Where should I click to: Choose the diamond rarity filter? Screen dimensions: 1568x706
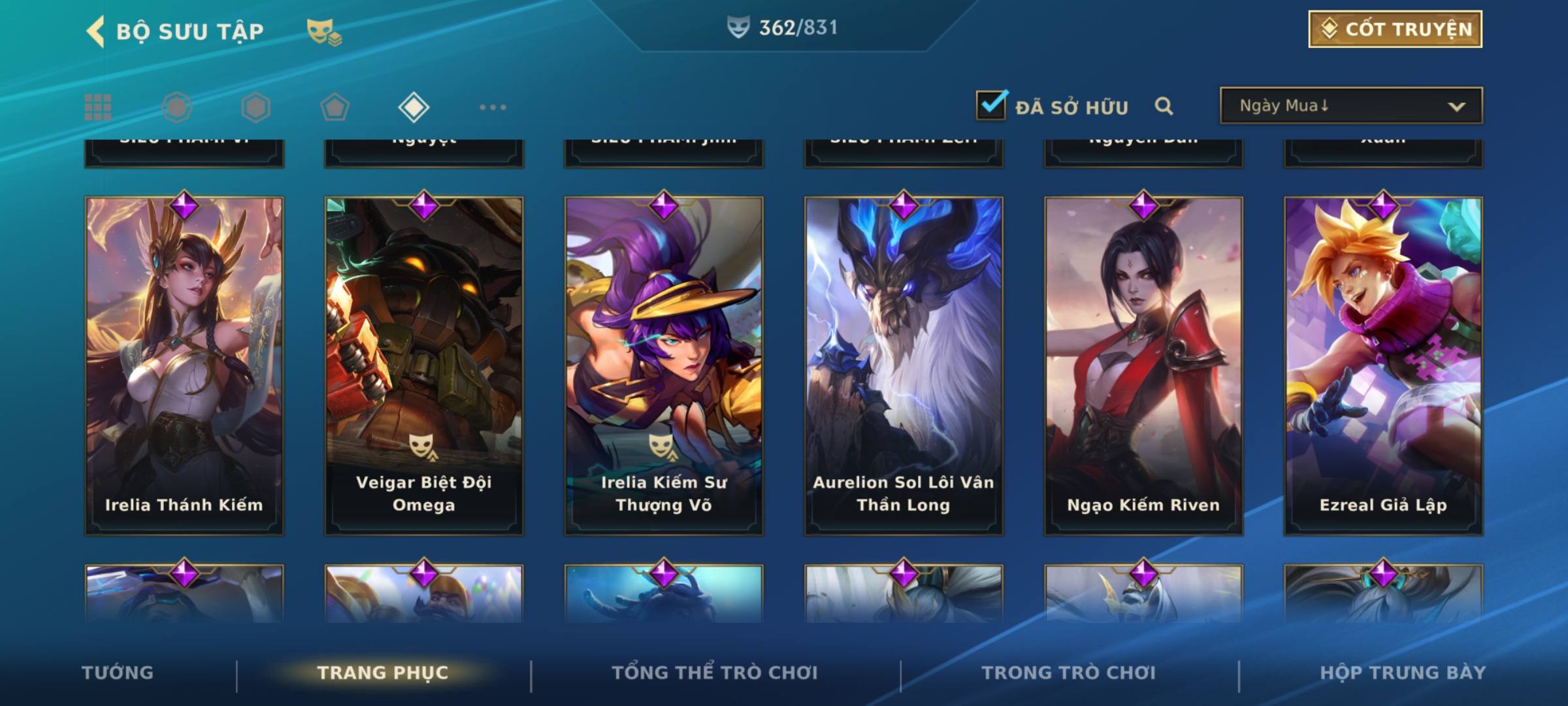coord(414,107)
